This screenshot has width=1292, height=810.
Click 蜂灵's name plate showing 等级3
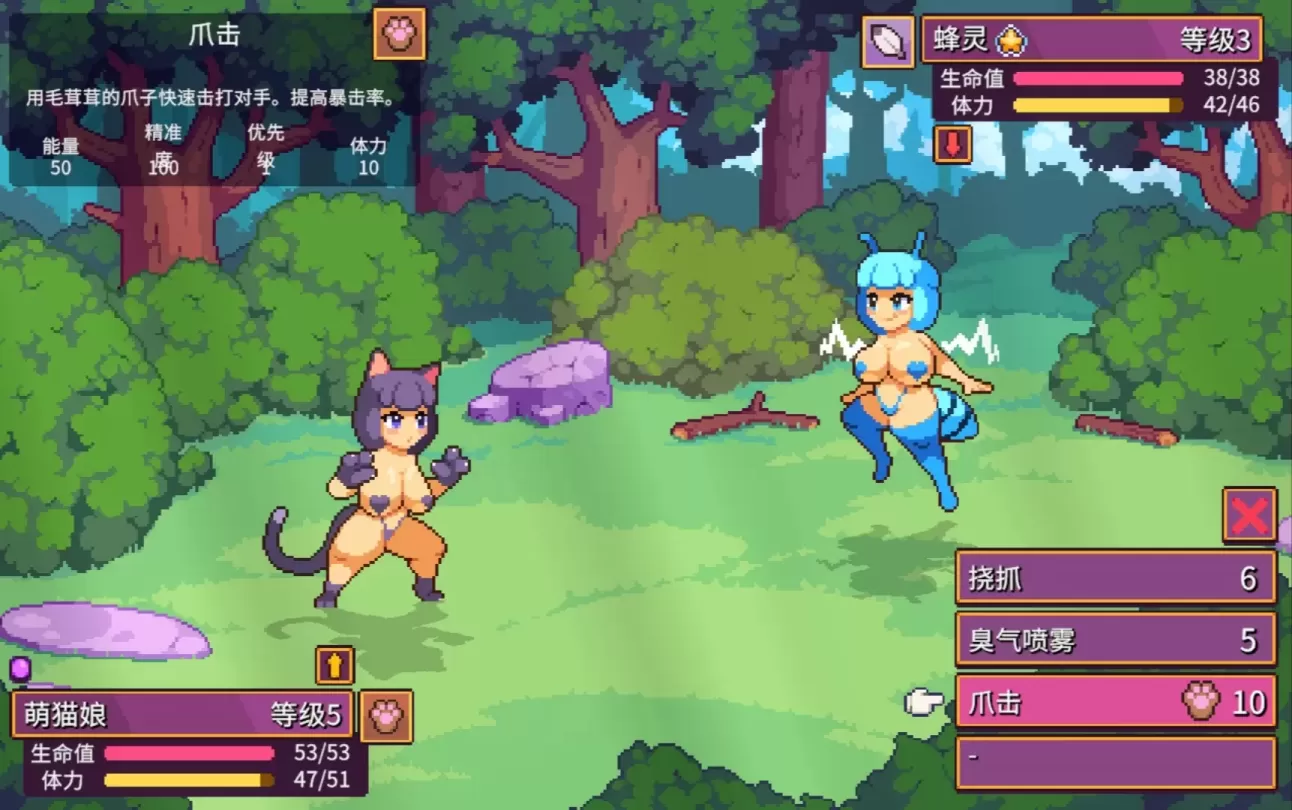click(1090, 40)
